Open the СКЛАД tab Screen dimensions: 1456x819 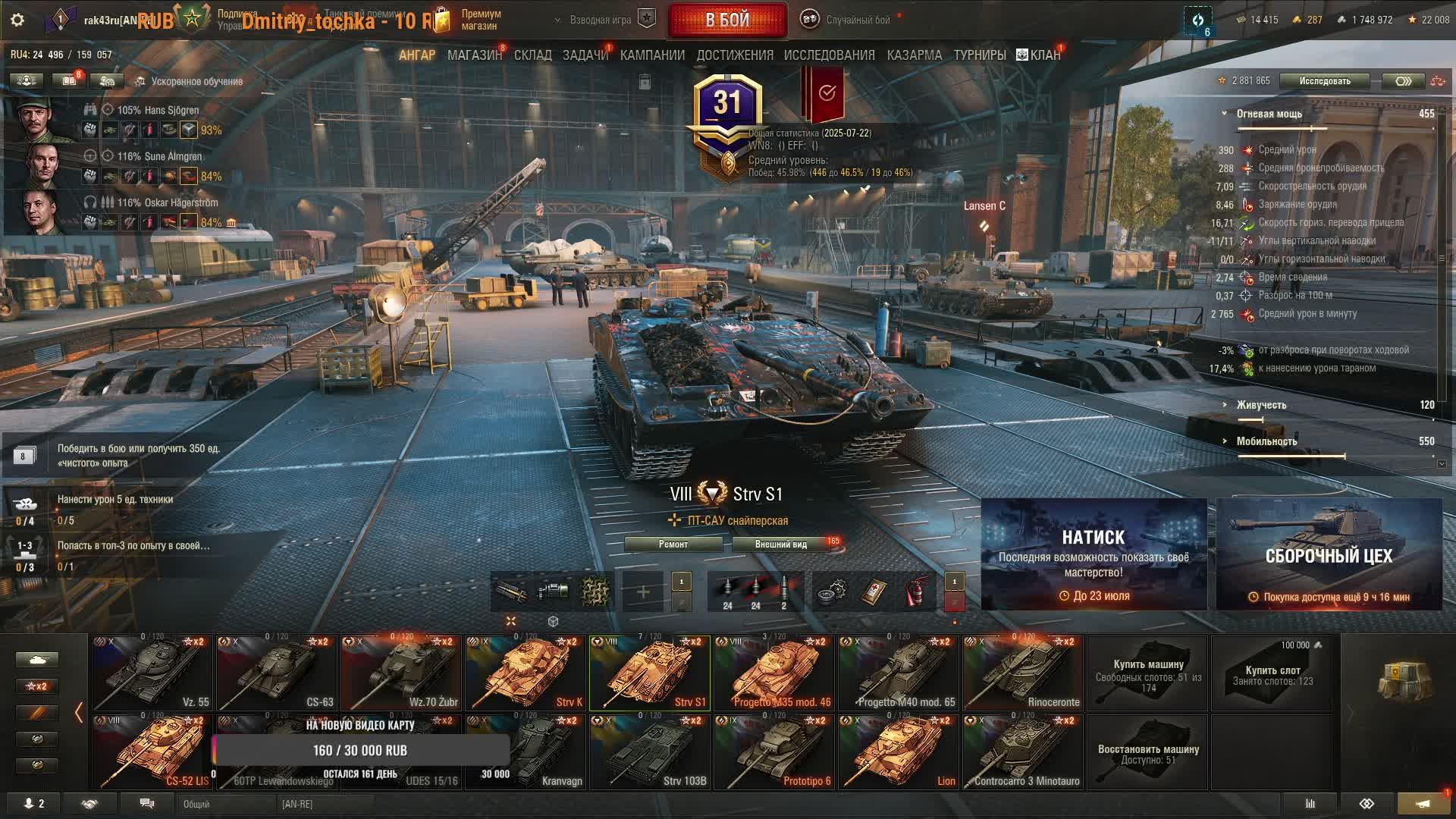[532, 55]
